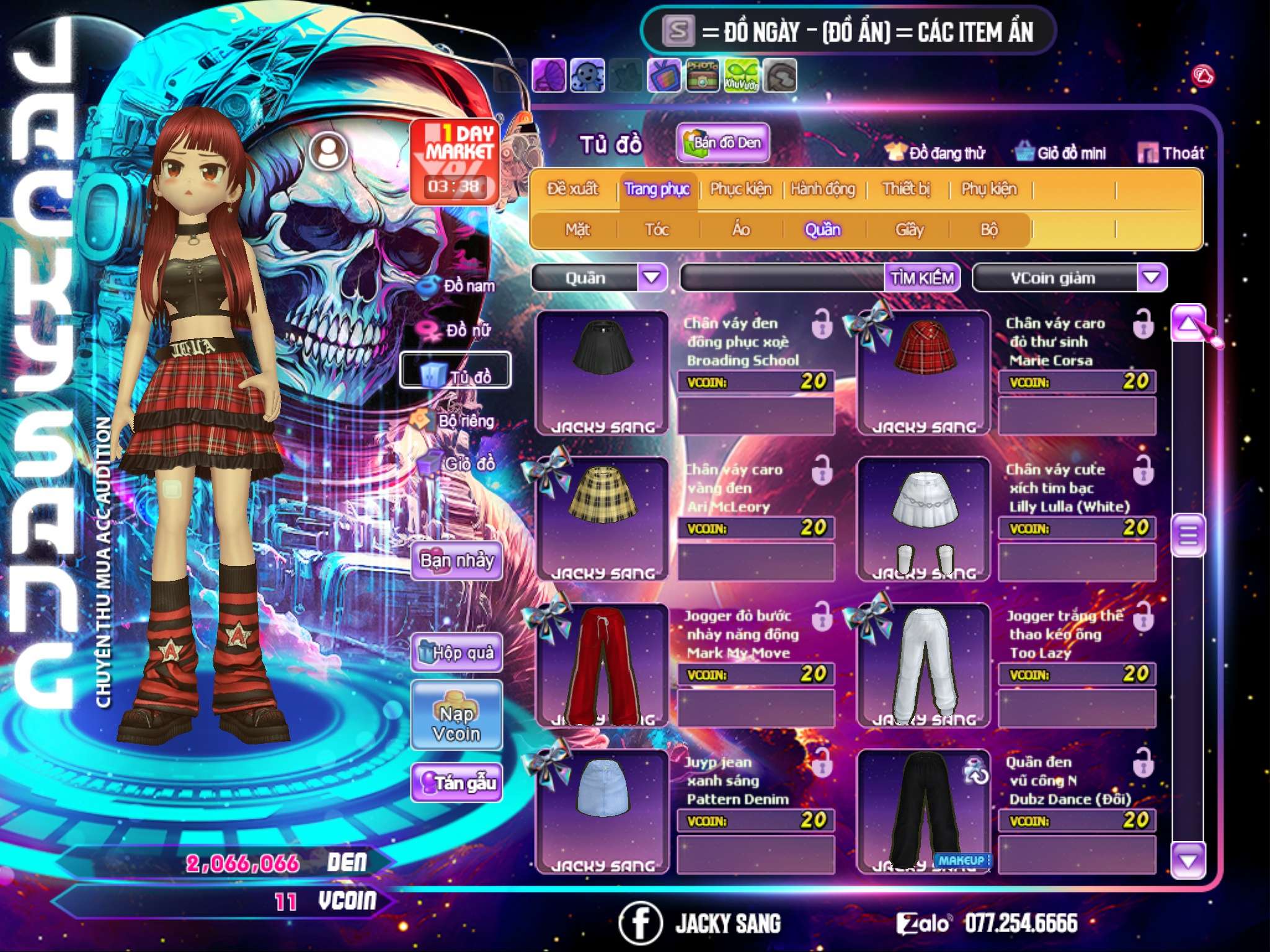This screenshot has height=952, width=1270.
Task: Show Đồ đang thử items
Action: [x=936, y=152]
